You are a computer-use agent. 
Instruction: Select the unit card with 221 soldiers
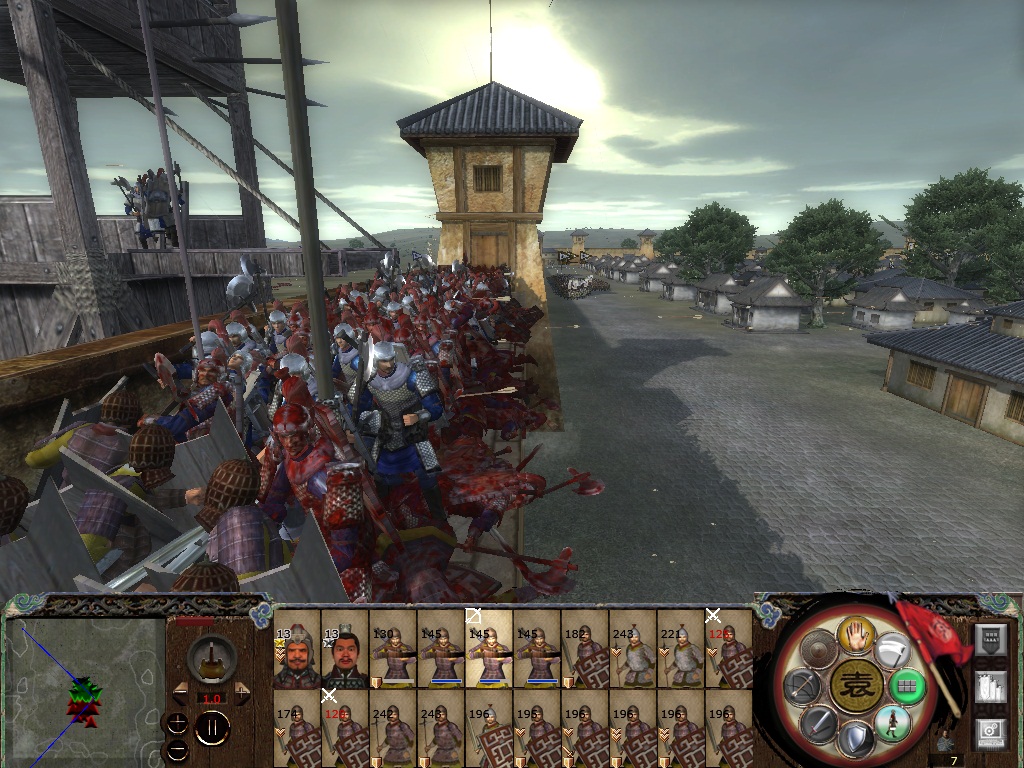(680, 657)
